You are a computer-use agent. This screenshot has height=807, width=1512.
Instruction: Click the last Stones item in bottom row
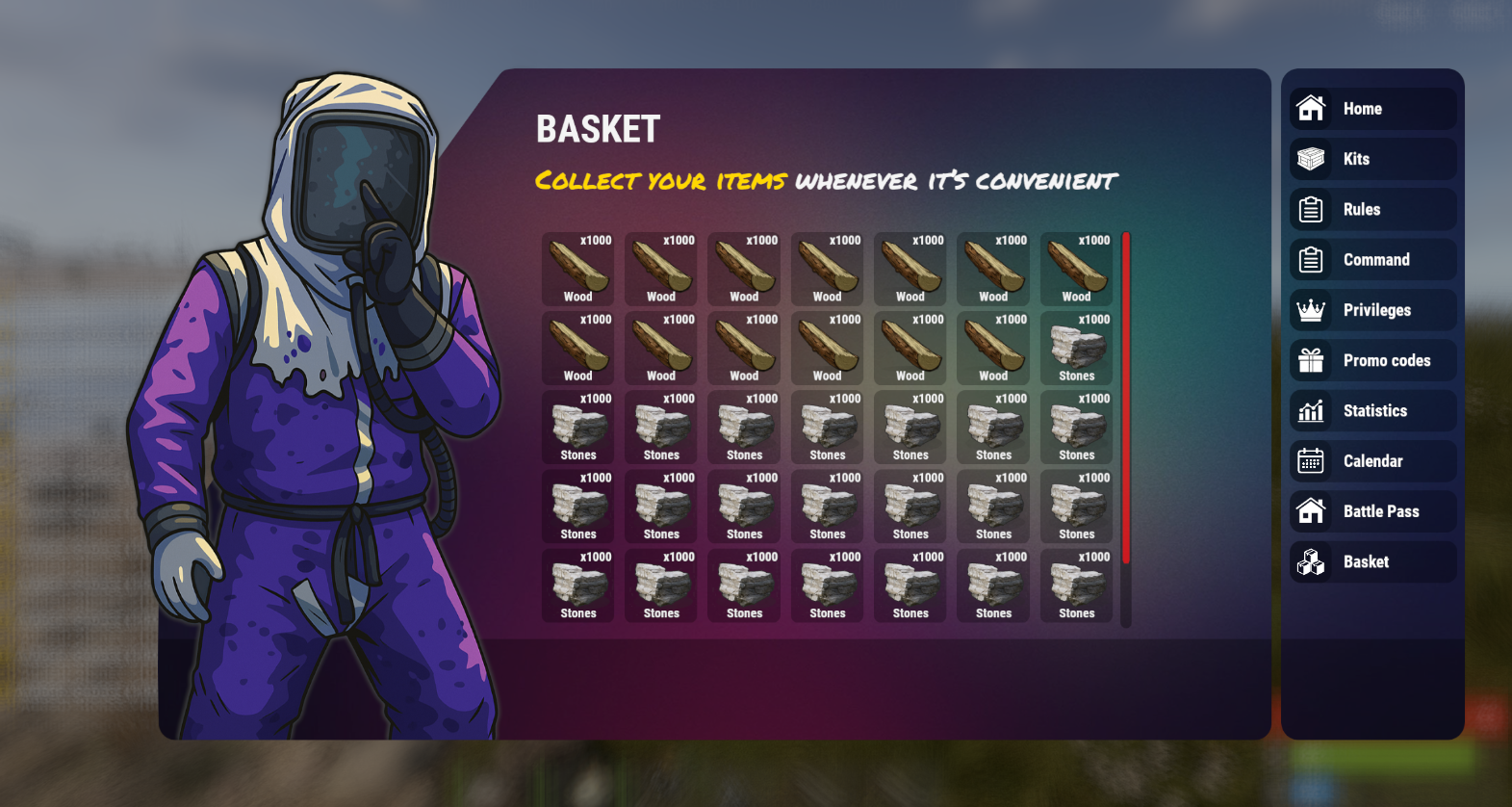pos(1076,586)
